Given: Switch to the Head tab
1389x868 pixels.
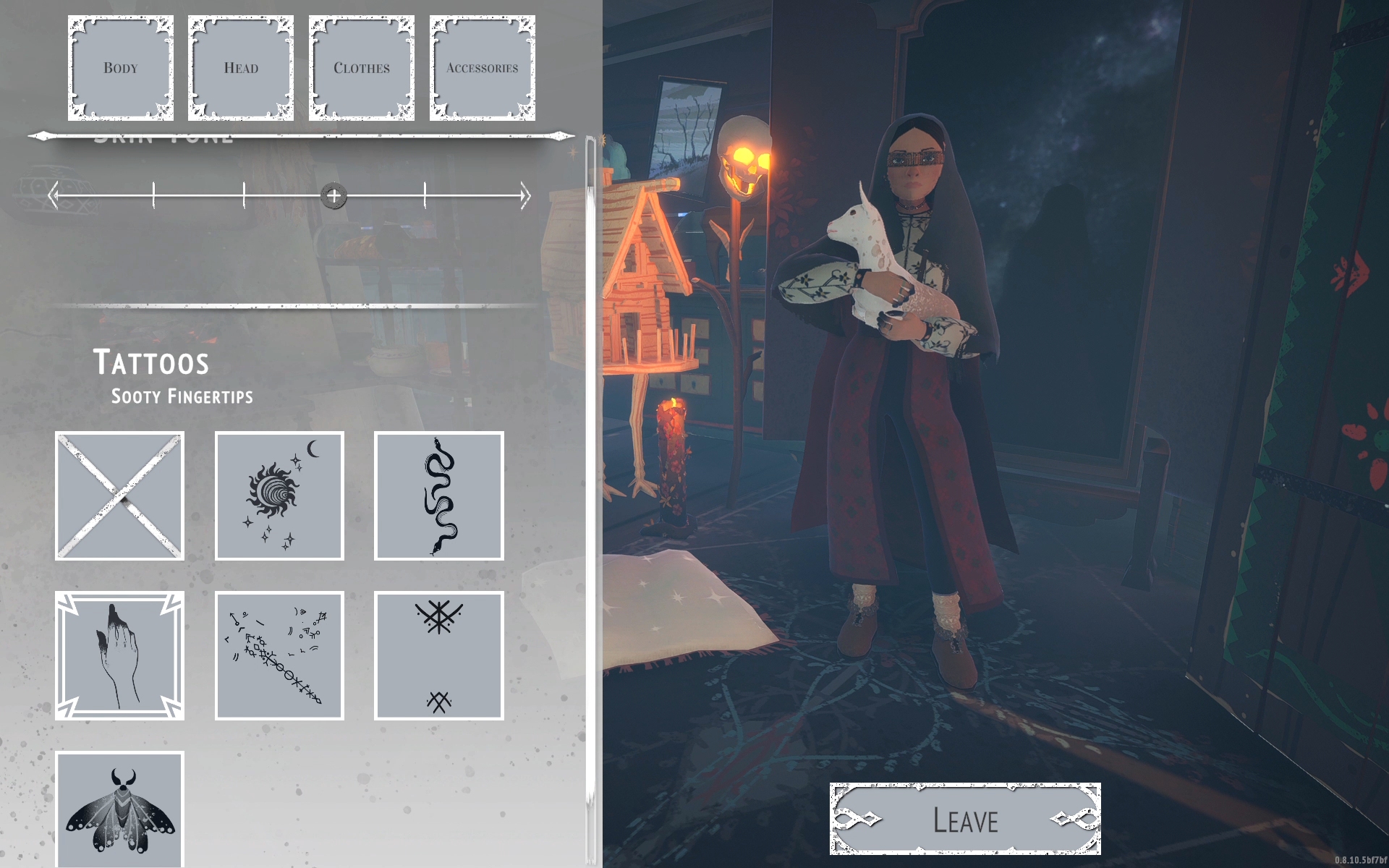Looking at the screenshot, I should coord(241,68).
